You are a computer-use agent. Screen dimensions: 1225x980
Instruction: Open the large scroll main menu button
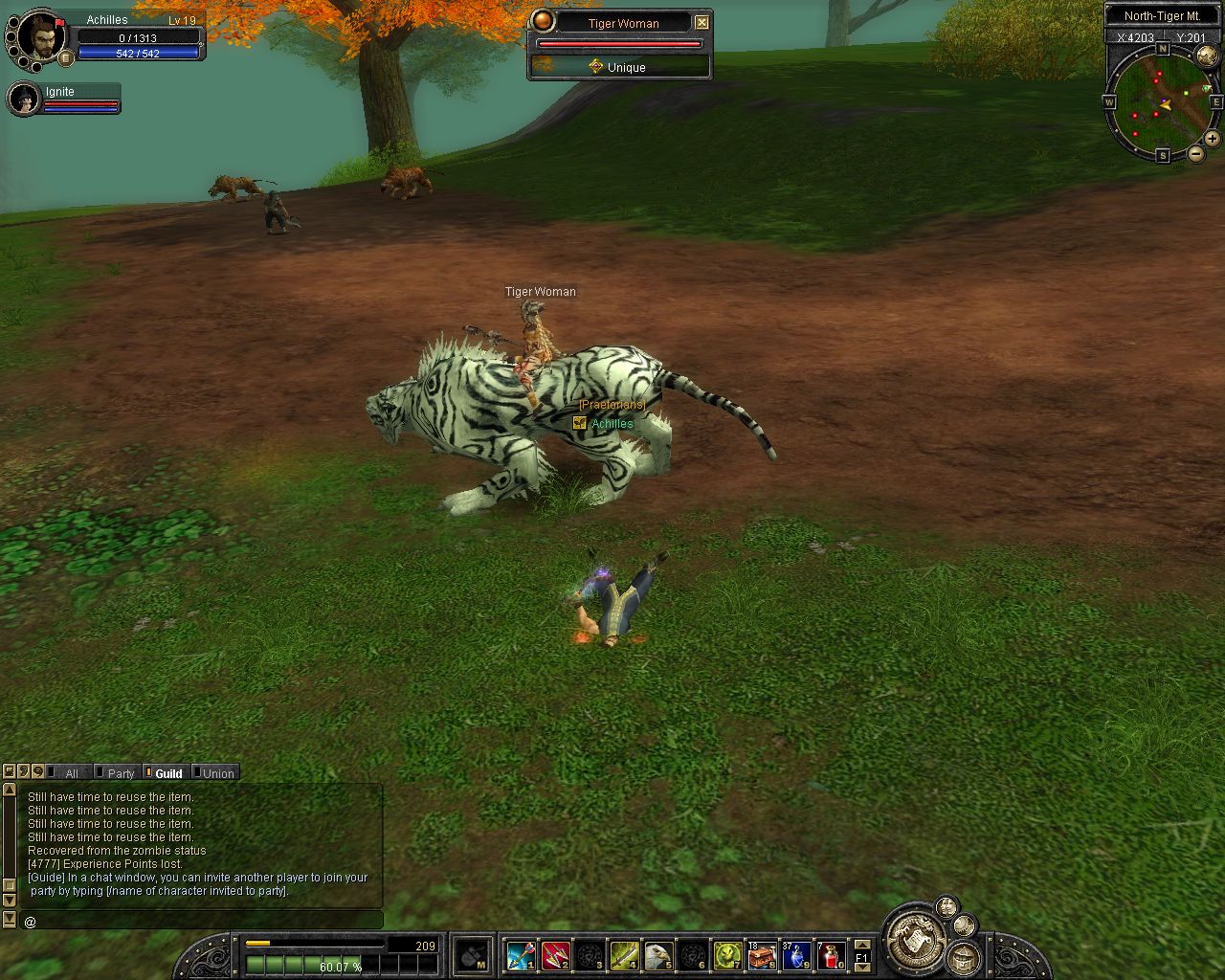click(x=912, y=939)
